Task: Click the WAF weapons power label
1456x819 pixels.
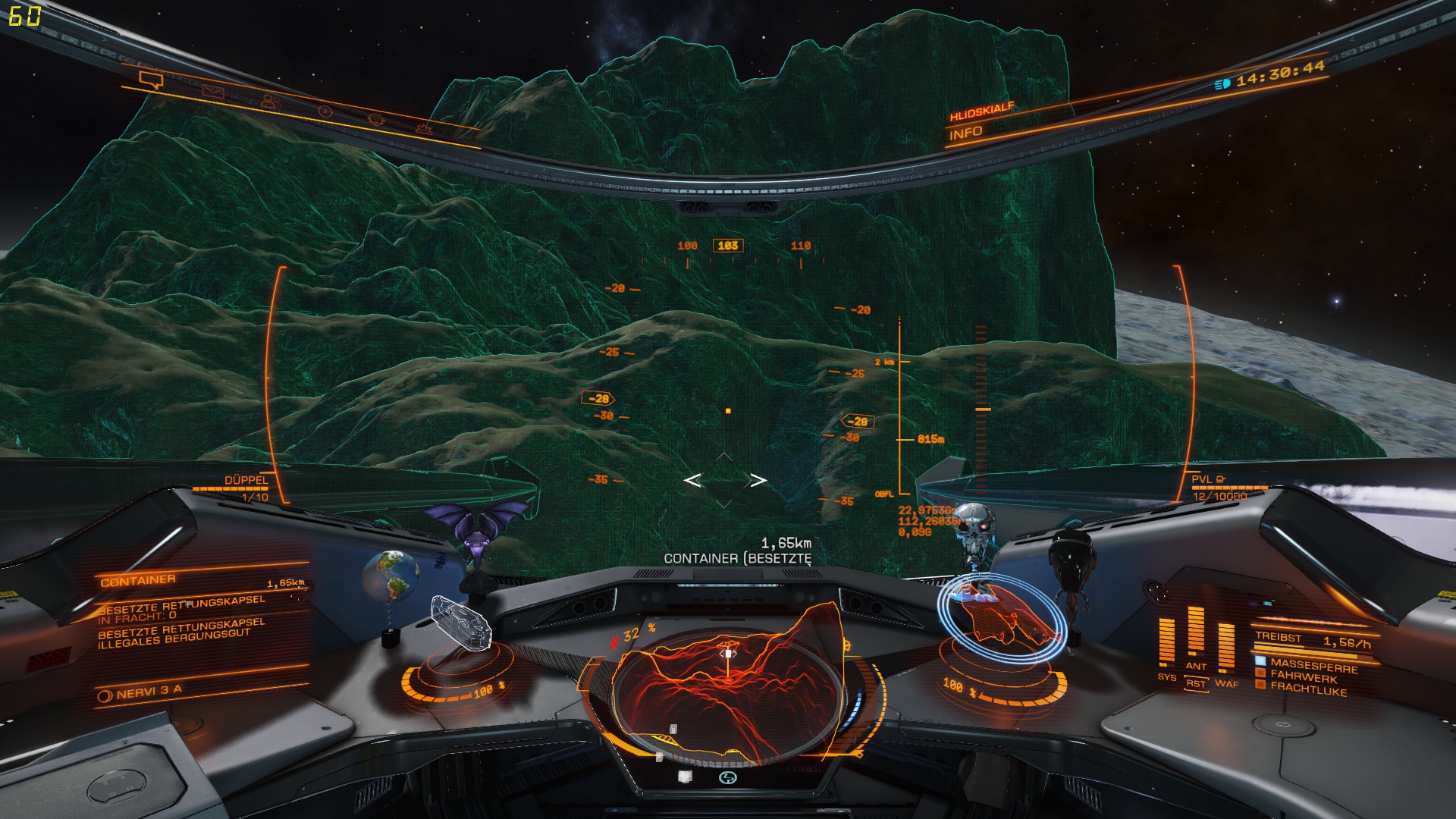Action: 1226,684
